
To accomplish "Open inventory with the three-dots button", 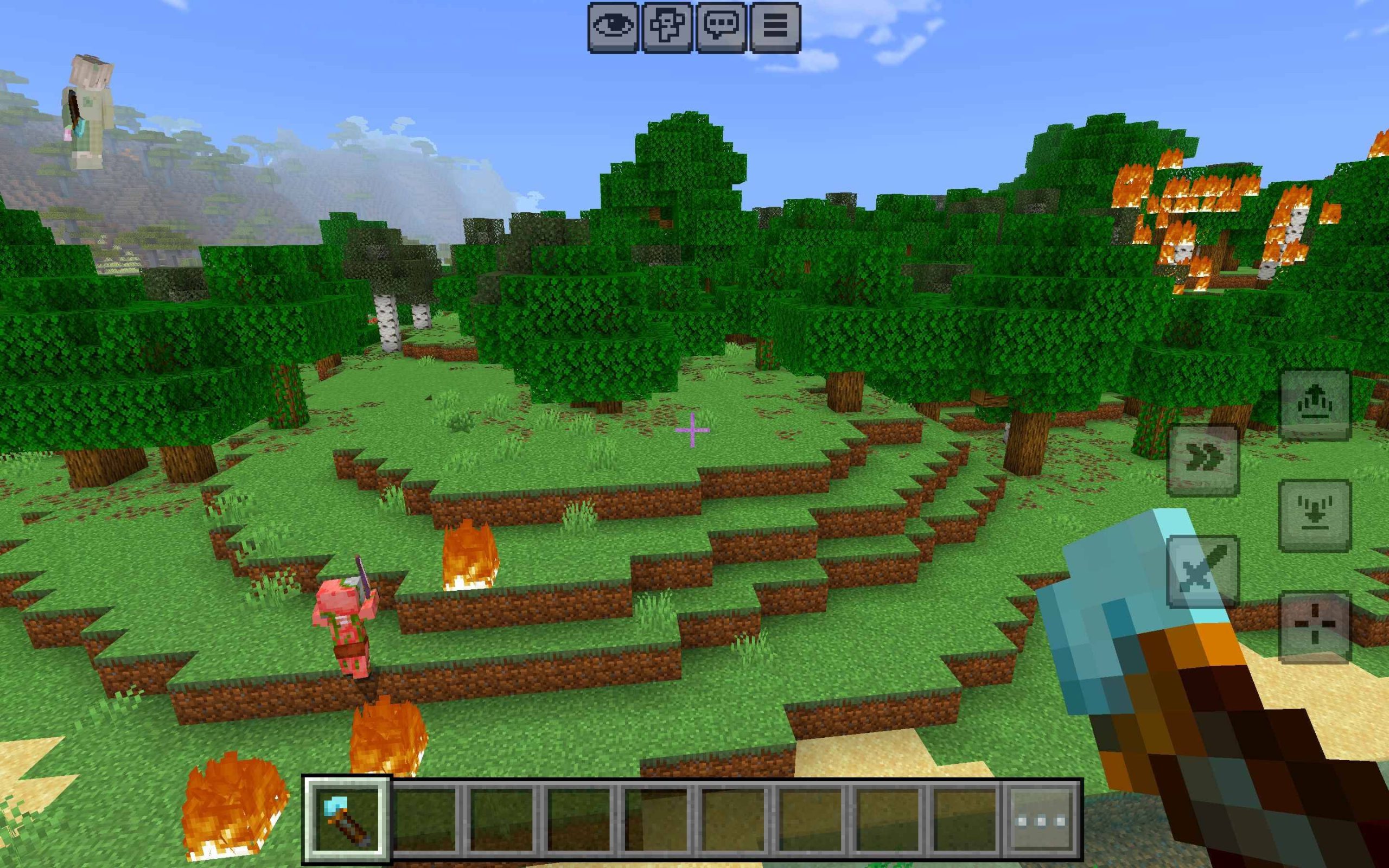I will click(1041, 821).
